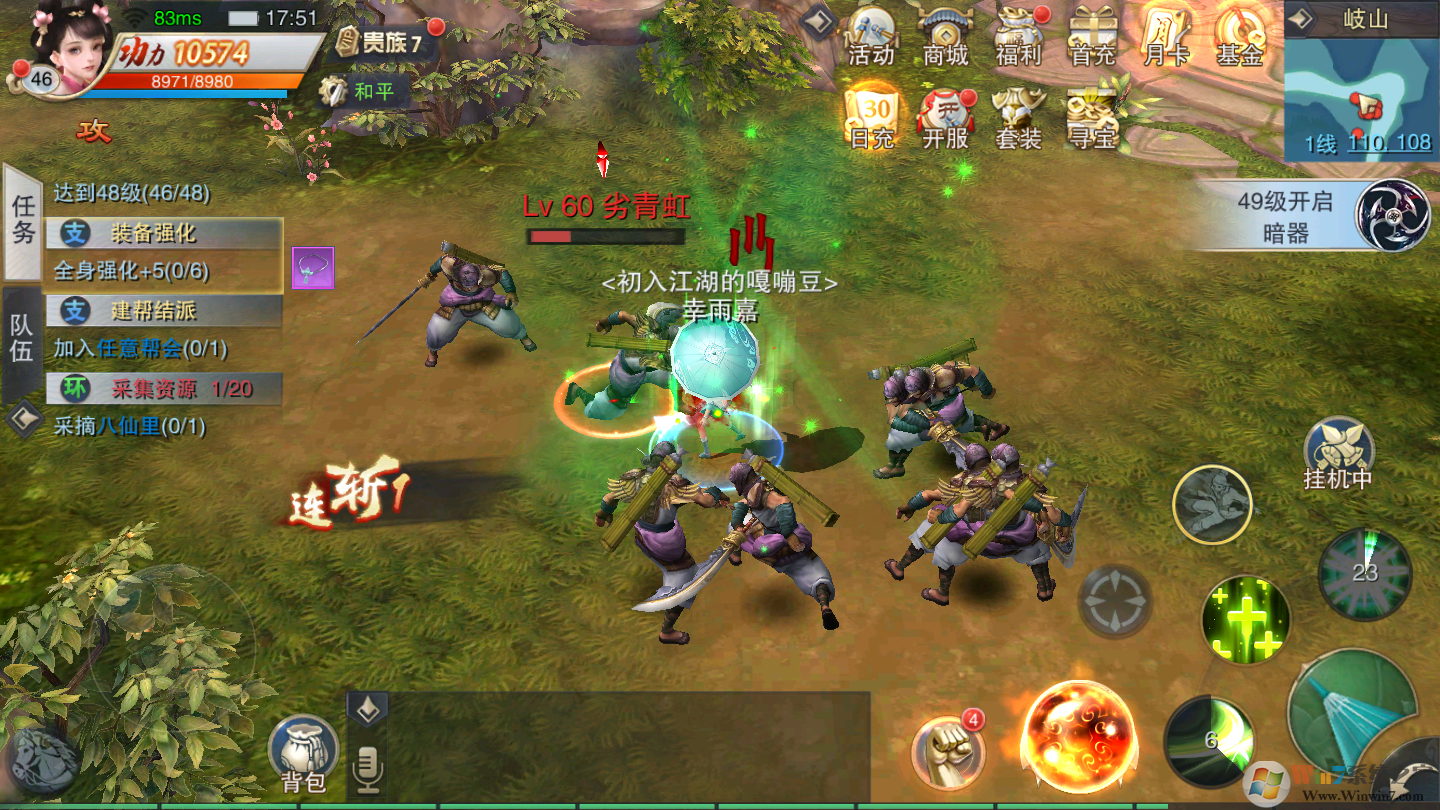Viewport: 1440px width, 810px height.
Task: Toggle the 挂机中 auto-battle button
Action: pyautogui.click(x=1338, y=453)
